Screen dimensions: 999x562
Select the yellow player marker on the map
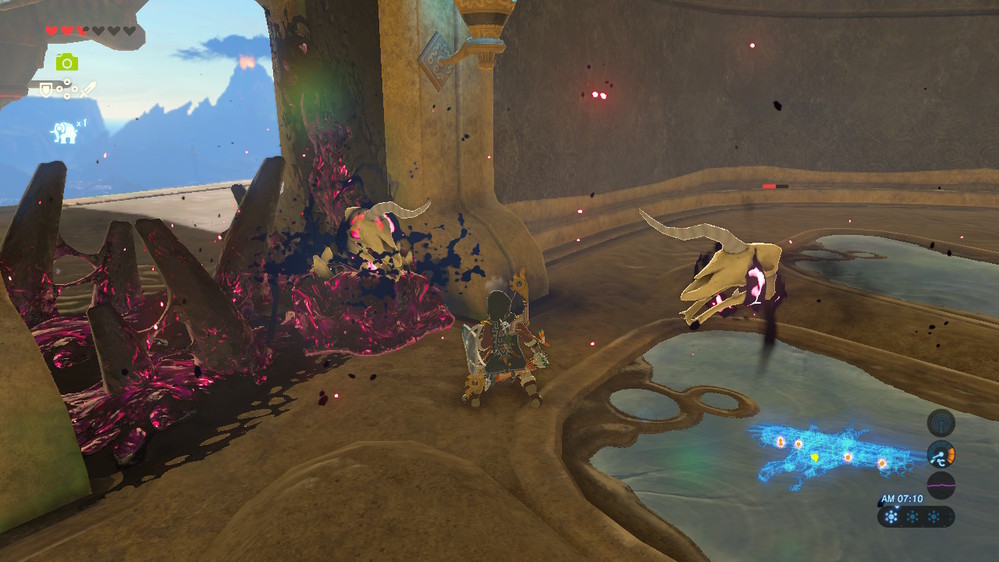click(815, 458)
